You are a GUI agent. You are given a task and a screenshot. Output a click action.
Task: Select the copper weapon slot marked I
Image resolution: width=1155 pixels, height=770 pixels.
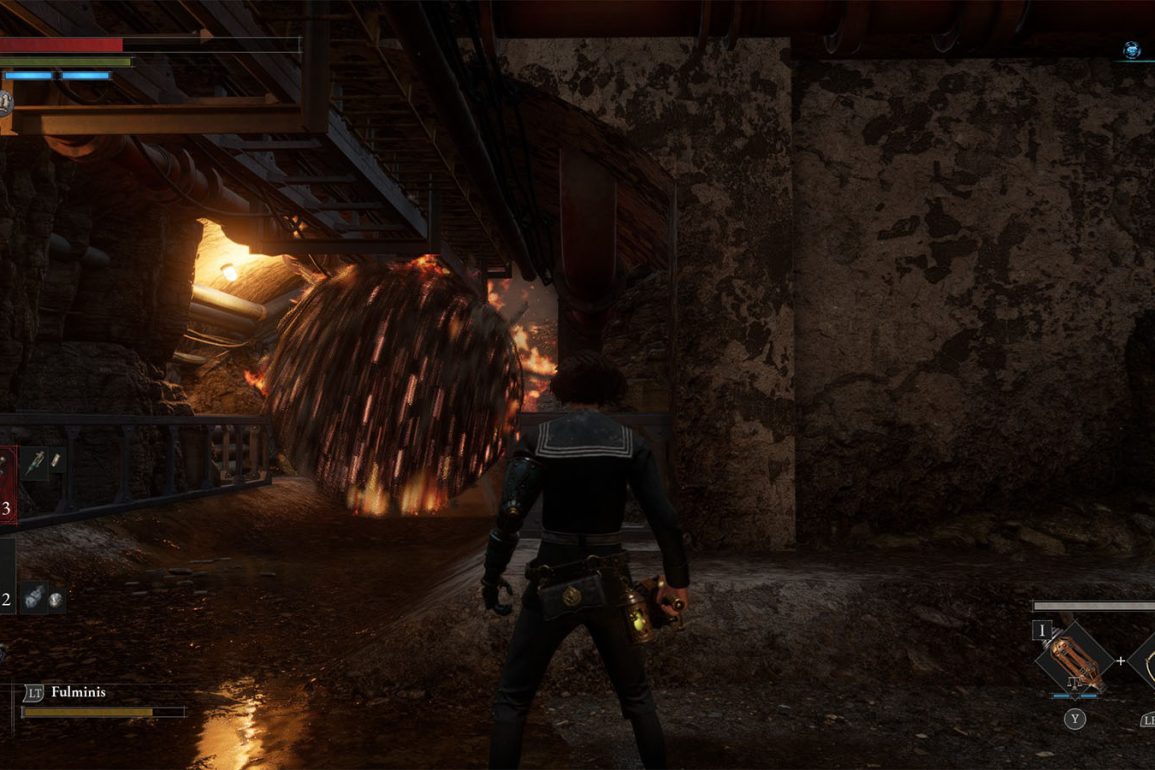1075,660
